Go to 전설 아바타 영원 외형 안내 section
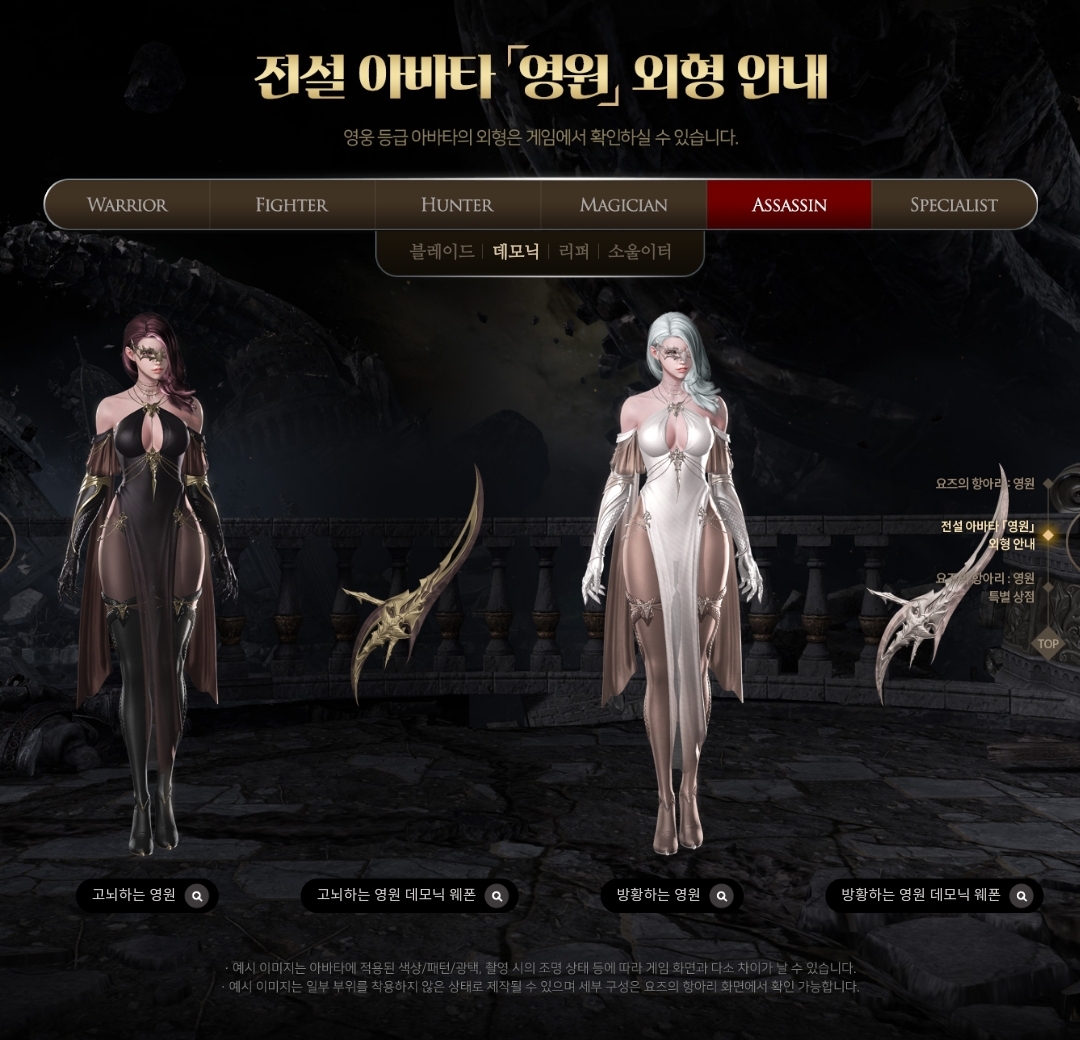The image size is (1080, 1040). pos(988,535)
